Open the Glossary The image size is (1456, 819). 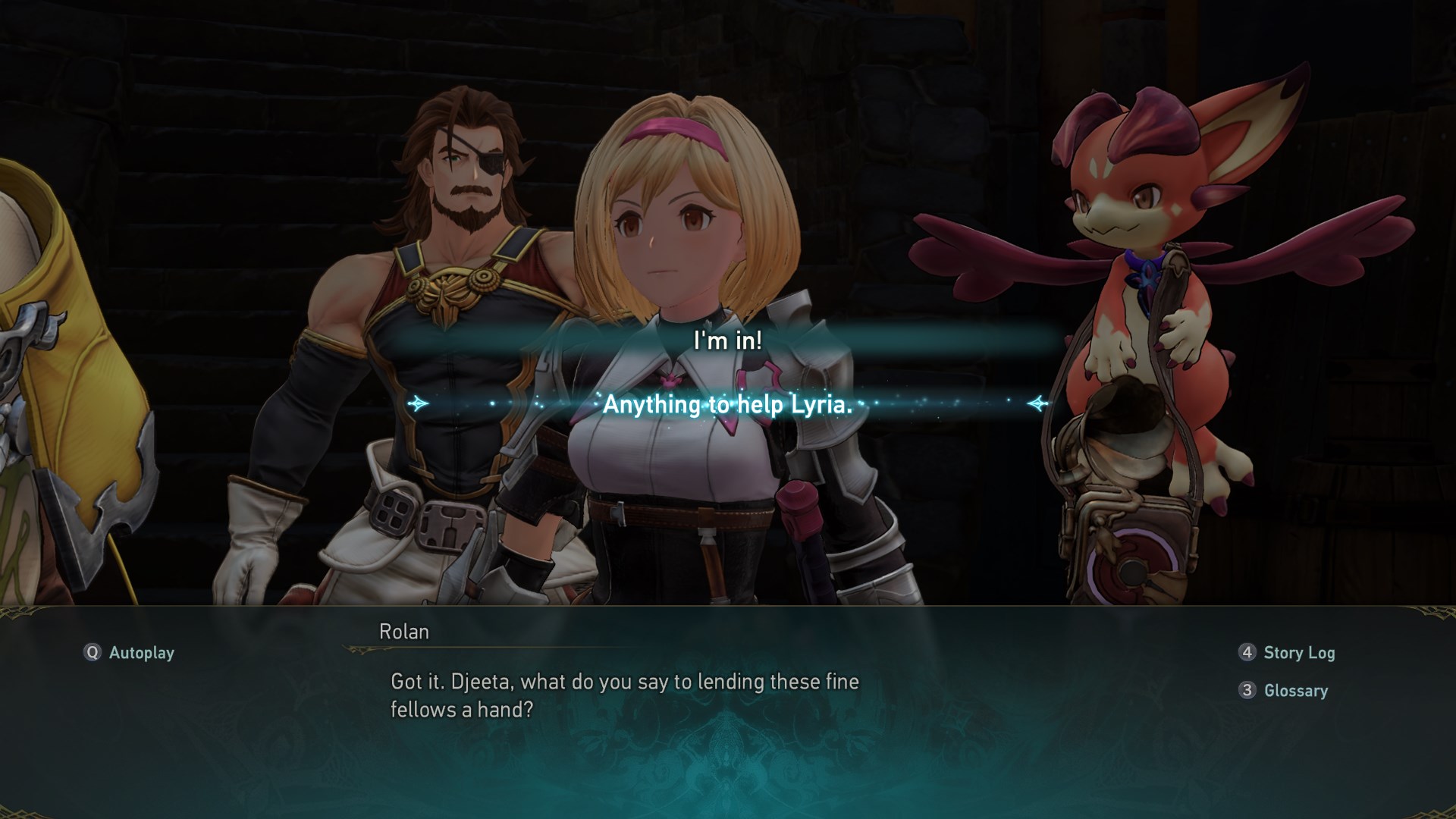pyautogui.click(x=1284, y=691)
